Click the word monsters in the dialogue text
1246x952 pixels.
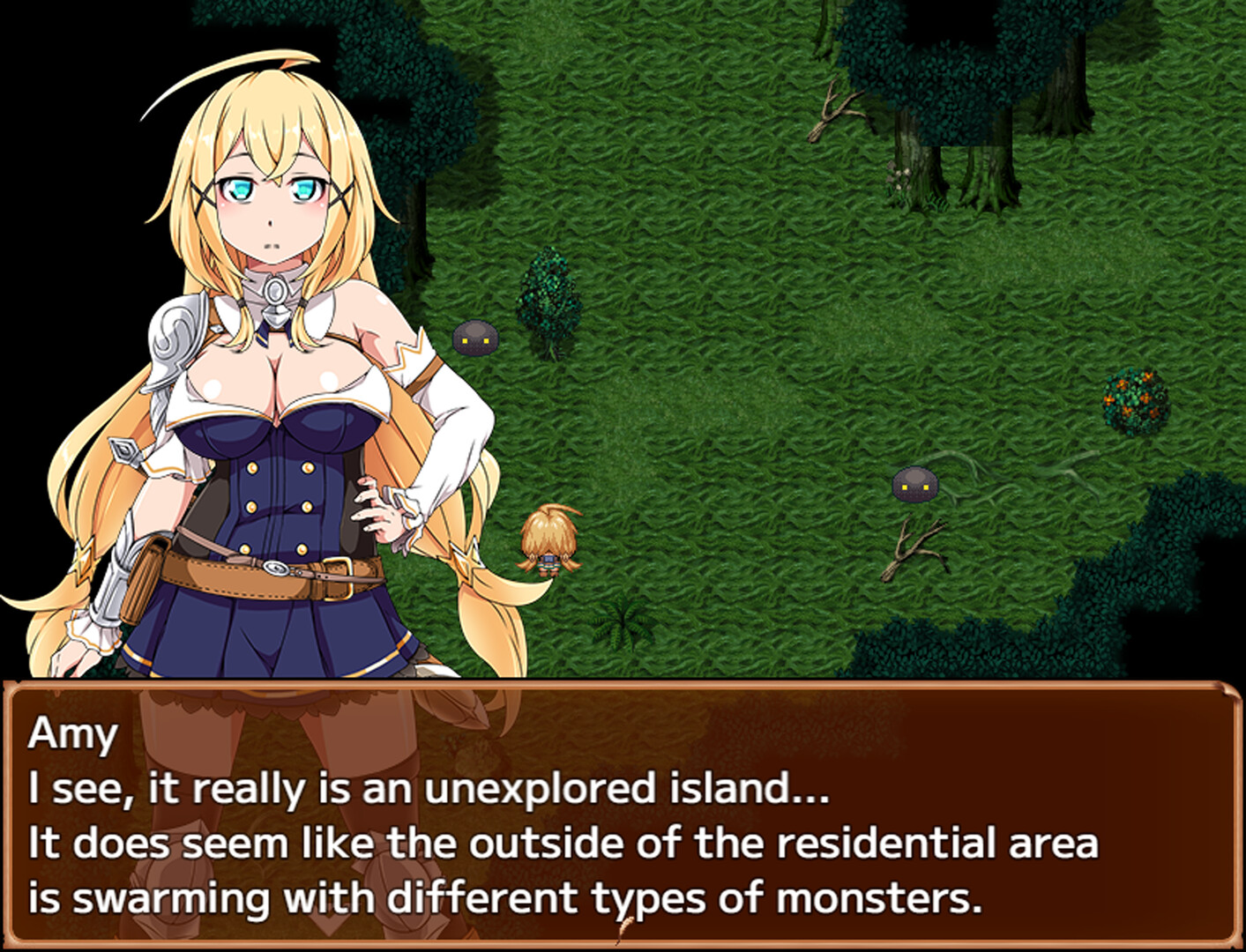click(873, 899)
